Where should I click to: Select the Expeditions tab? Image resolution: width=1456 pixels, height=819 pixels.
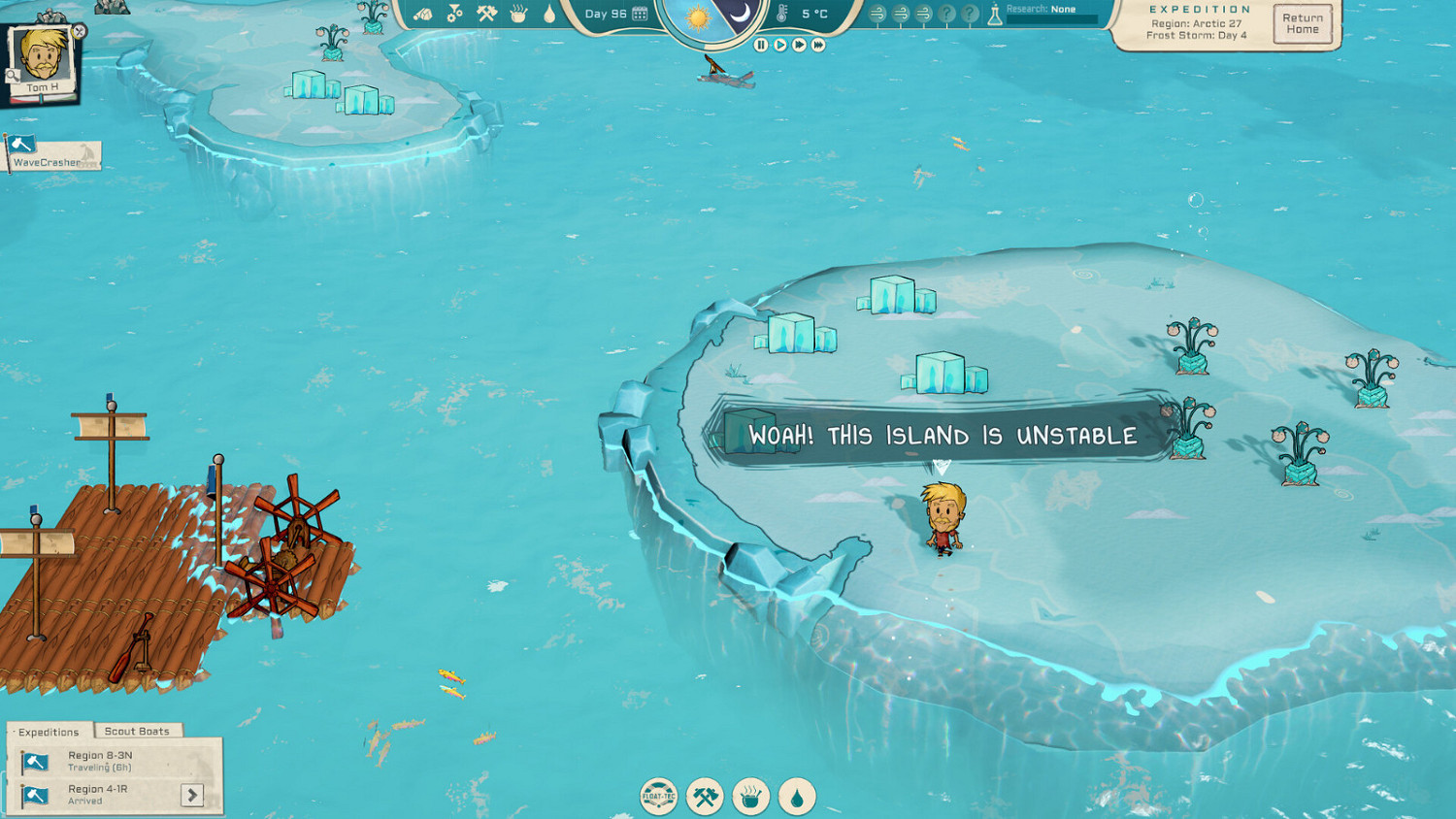tap(47, 731)
